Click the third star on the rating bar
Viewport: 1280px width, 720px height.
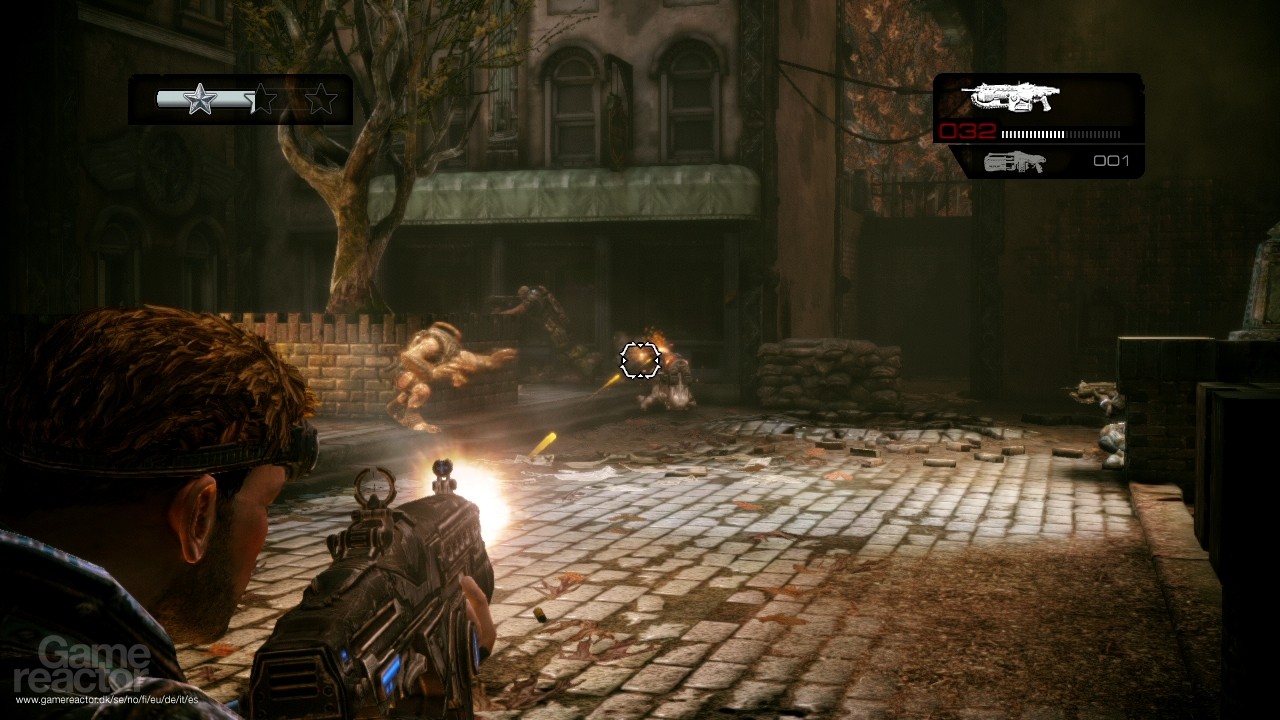pyautogui.click(x=322, y=99)
